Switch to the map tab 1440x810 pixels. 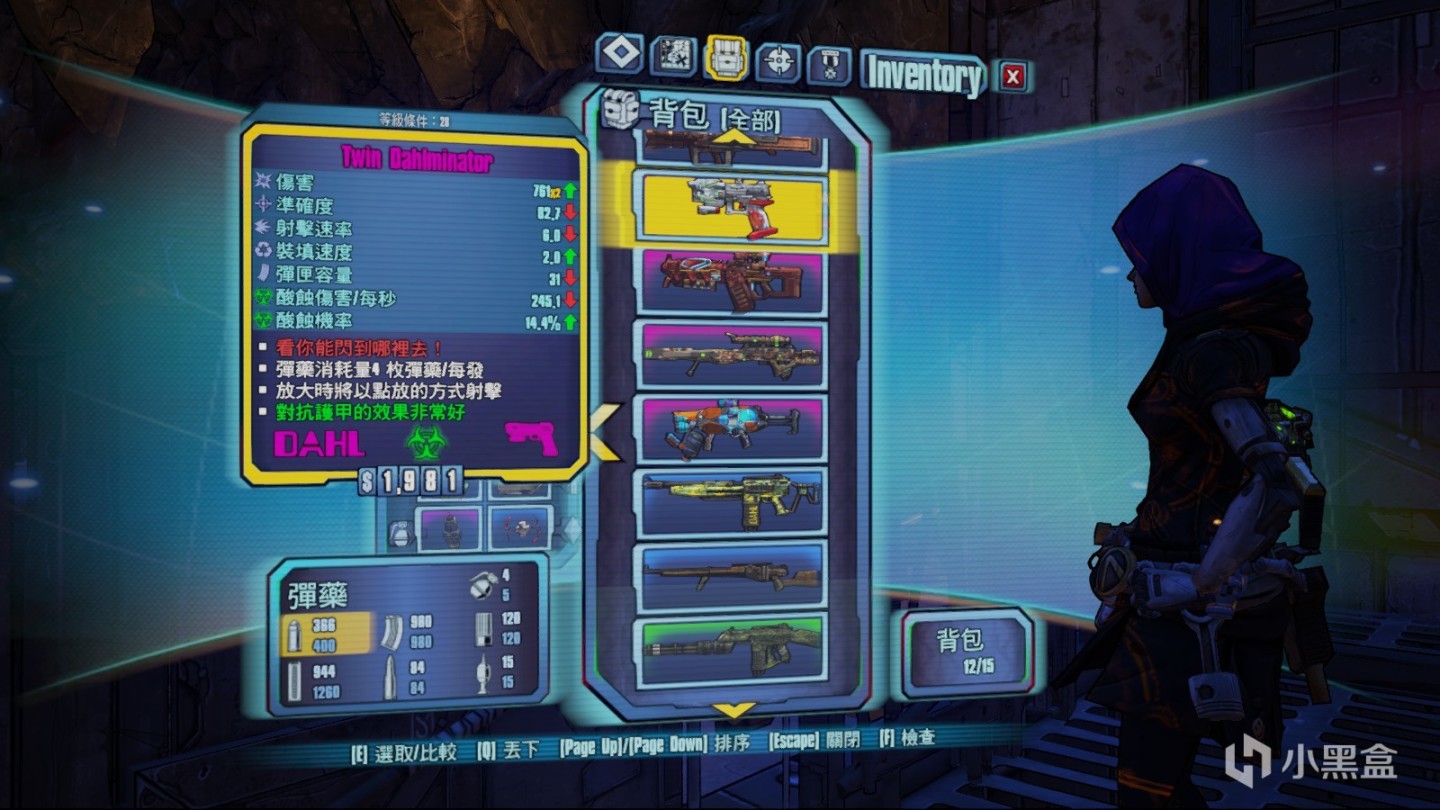click(673, 57)
